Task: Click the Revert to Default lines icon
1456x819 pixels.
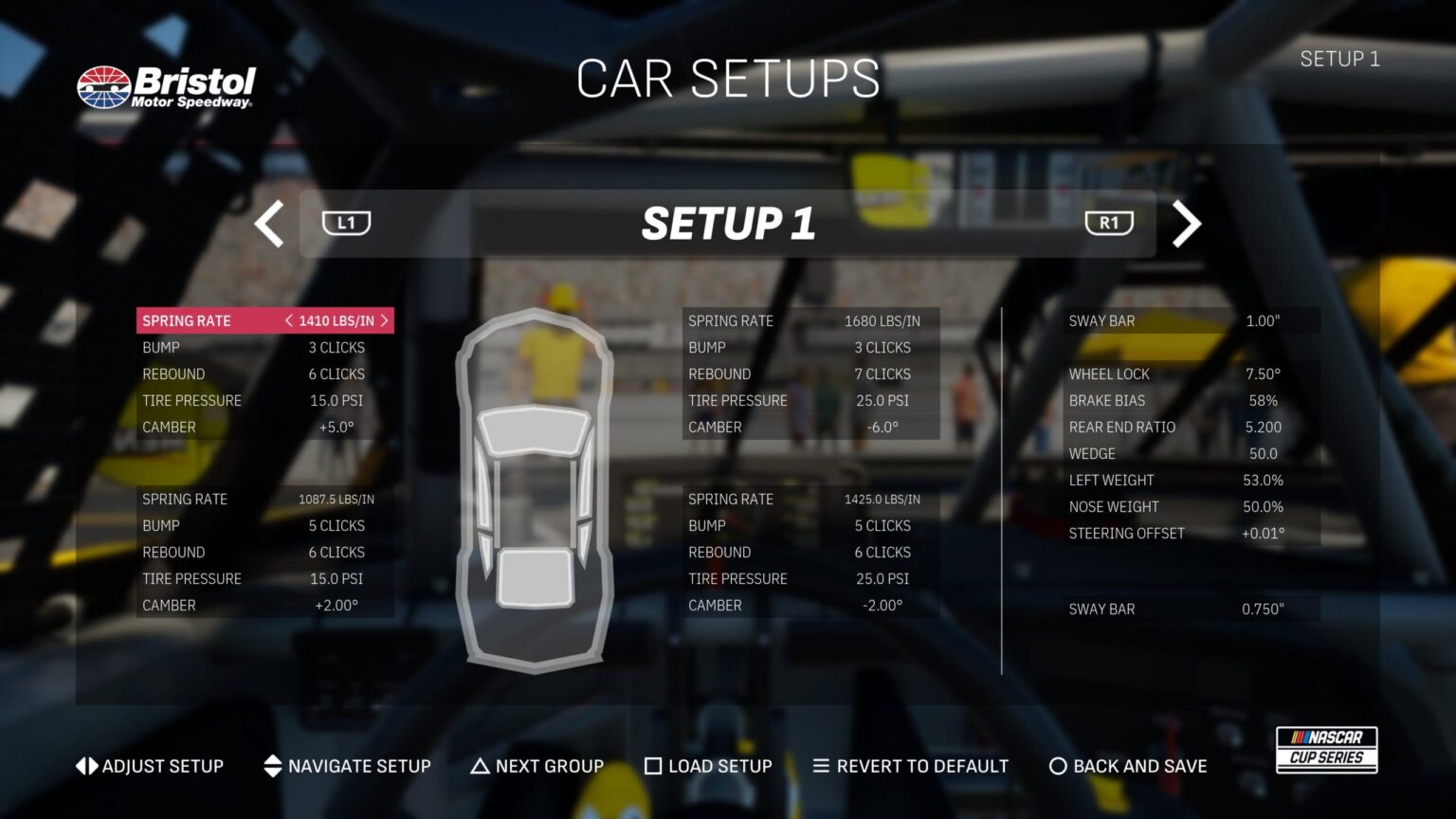Action: coord(819,766)
